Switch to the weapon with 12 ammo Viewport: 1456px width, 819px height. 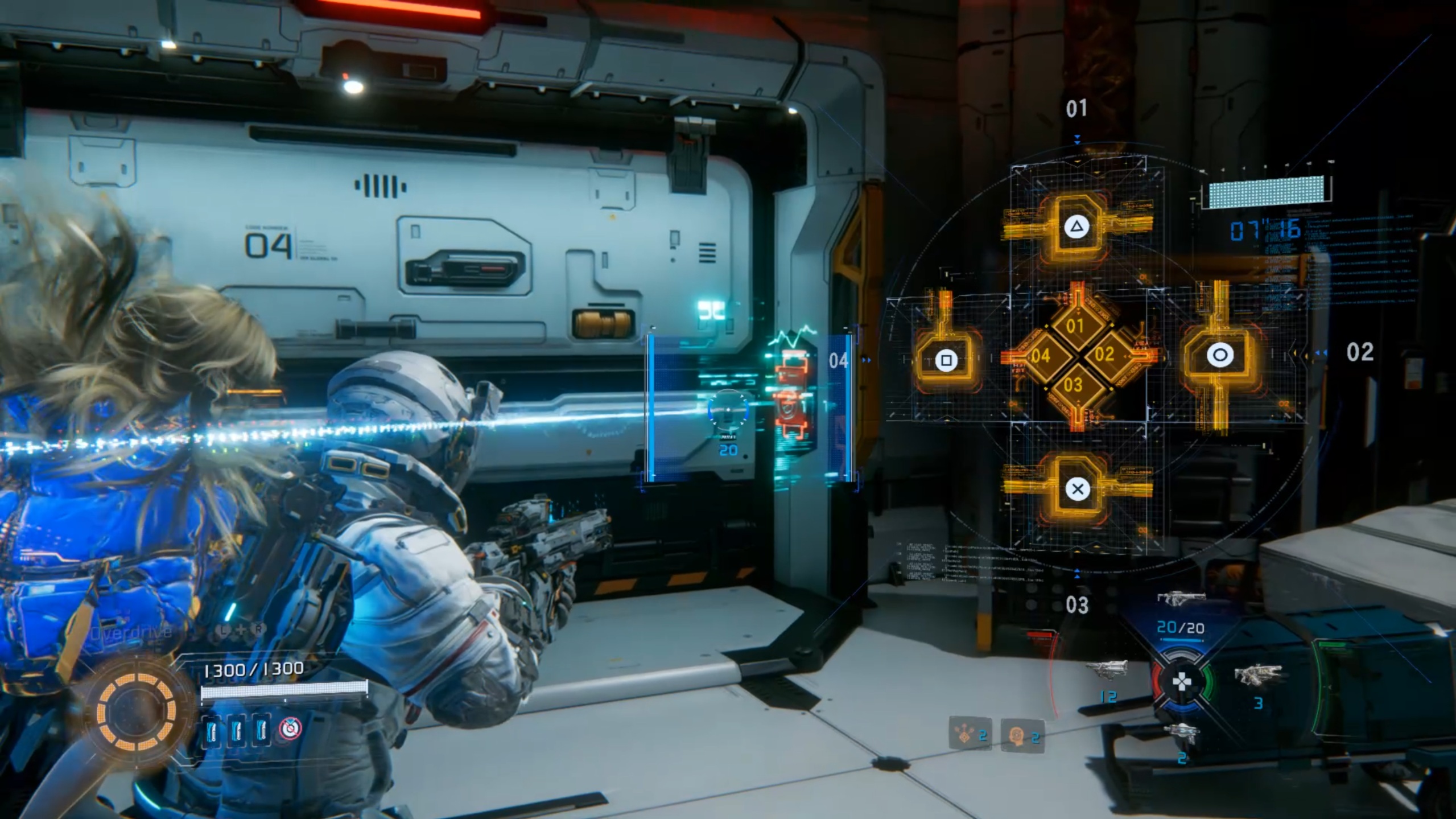(x=1106, y=671)
